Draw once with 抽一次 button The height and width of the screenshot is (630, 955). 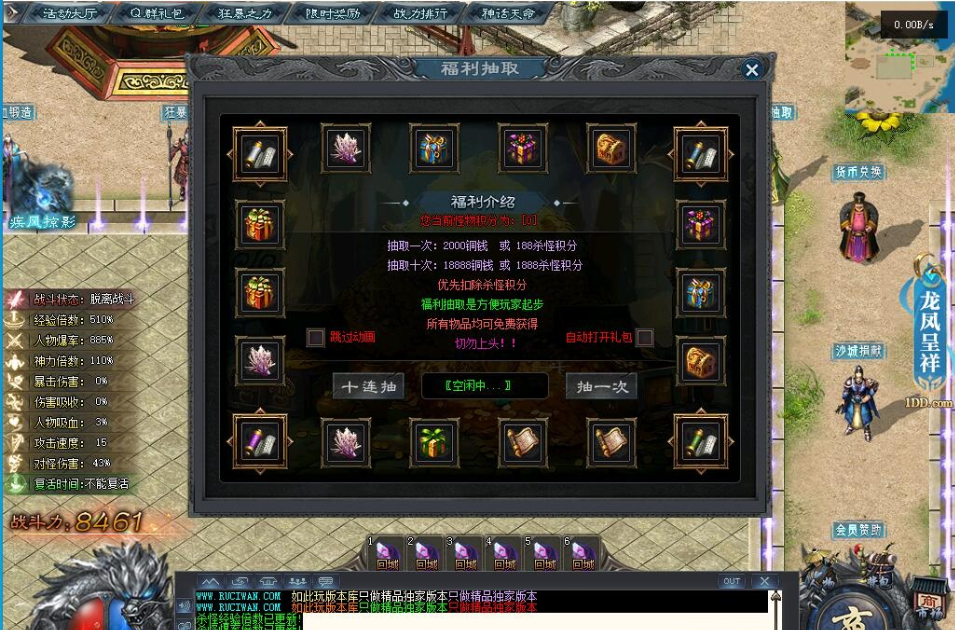[601, 387]
